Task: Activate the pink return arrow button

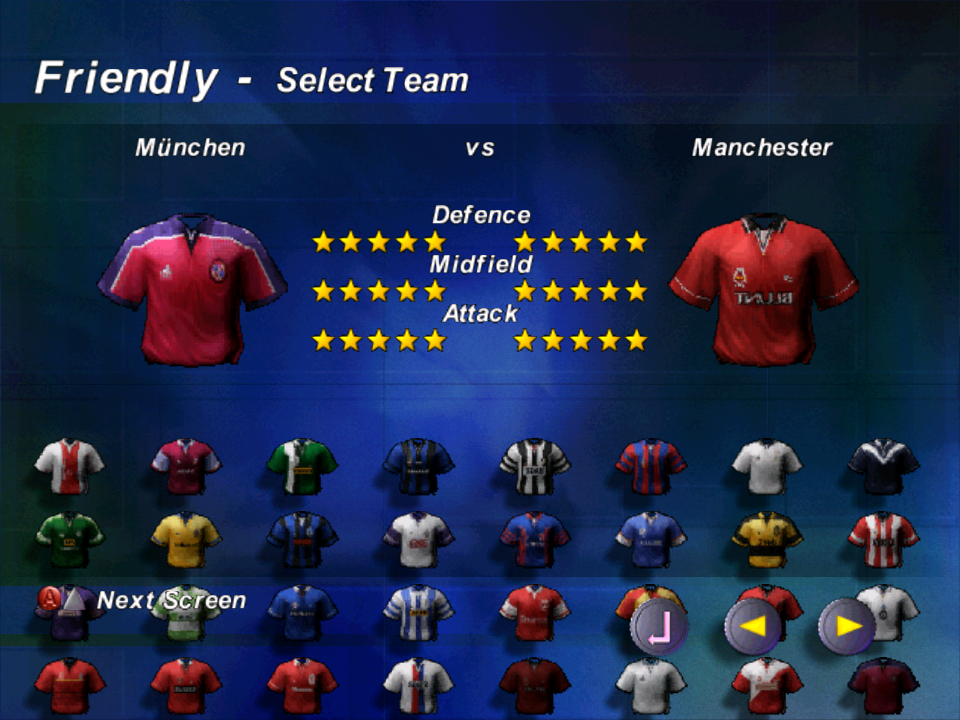Action: [659, 627]
